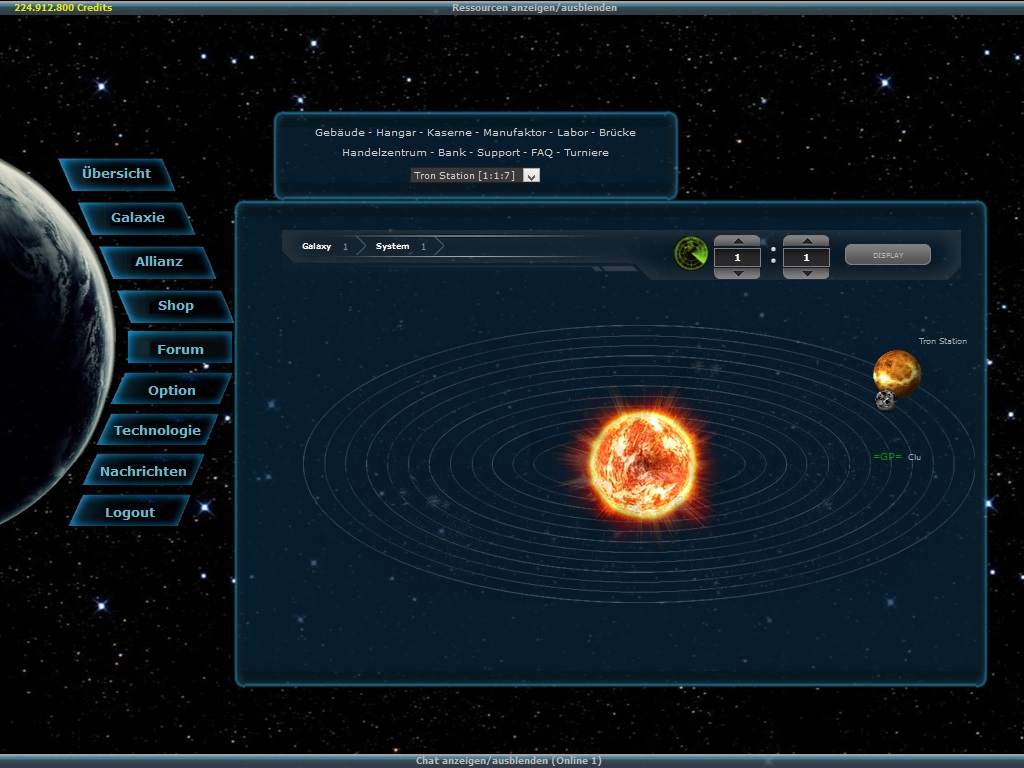This screenshot has height=768, width=1024.
Task: Open the Allianz page
Action: (159, 262)
